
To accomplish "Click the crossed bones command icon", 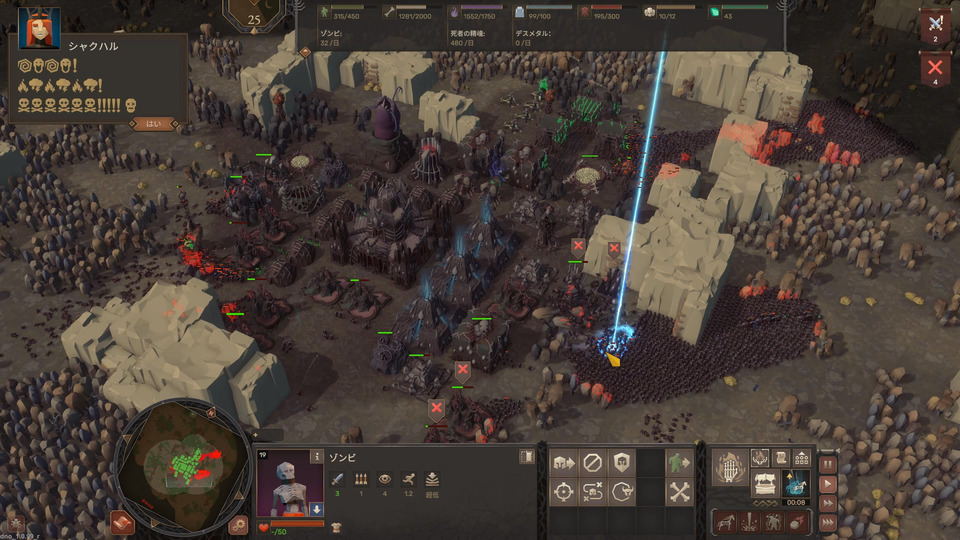I will pos(680,492).
